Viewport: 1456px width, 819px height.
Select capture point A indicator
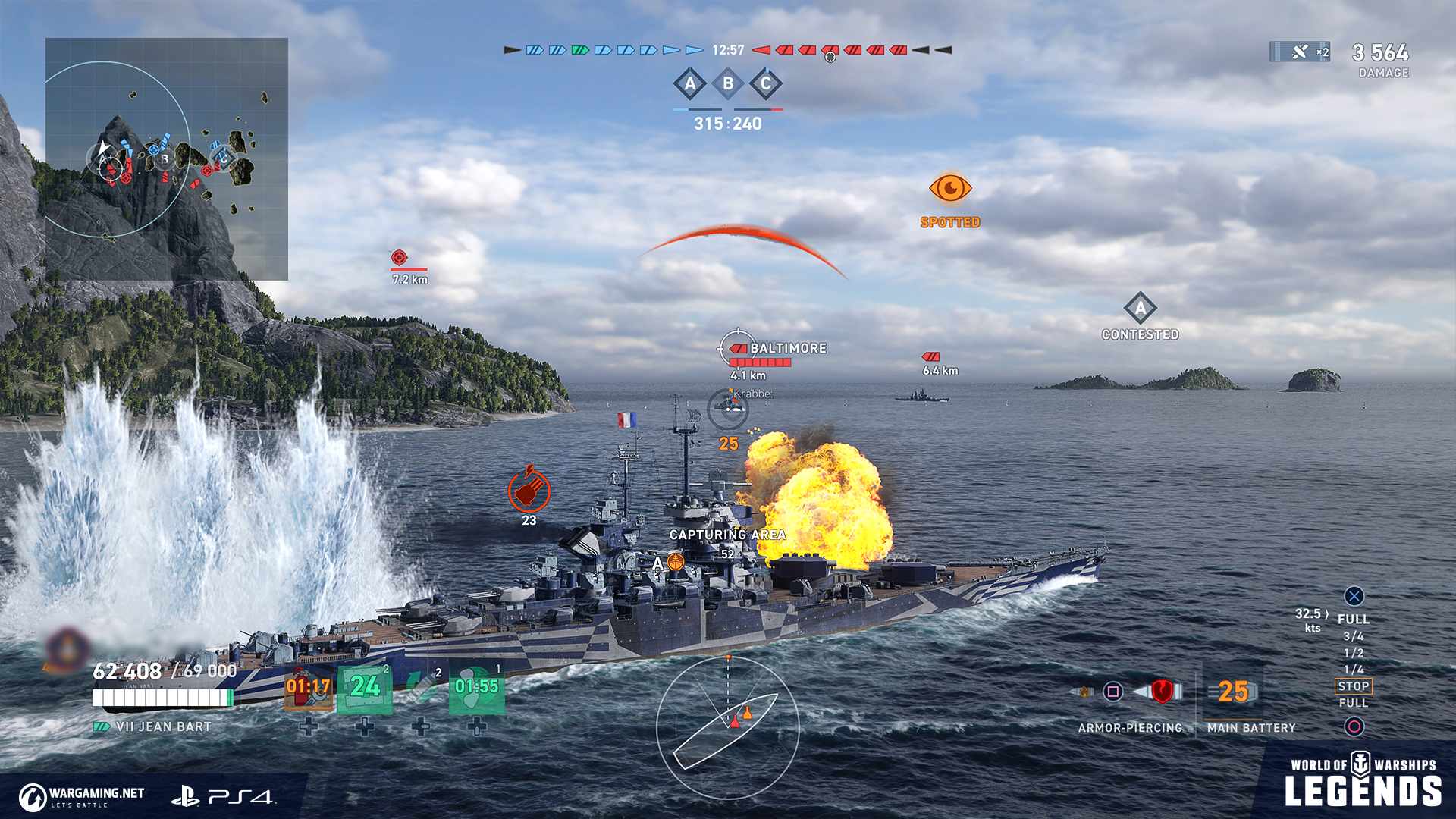(x=689, y=84)
